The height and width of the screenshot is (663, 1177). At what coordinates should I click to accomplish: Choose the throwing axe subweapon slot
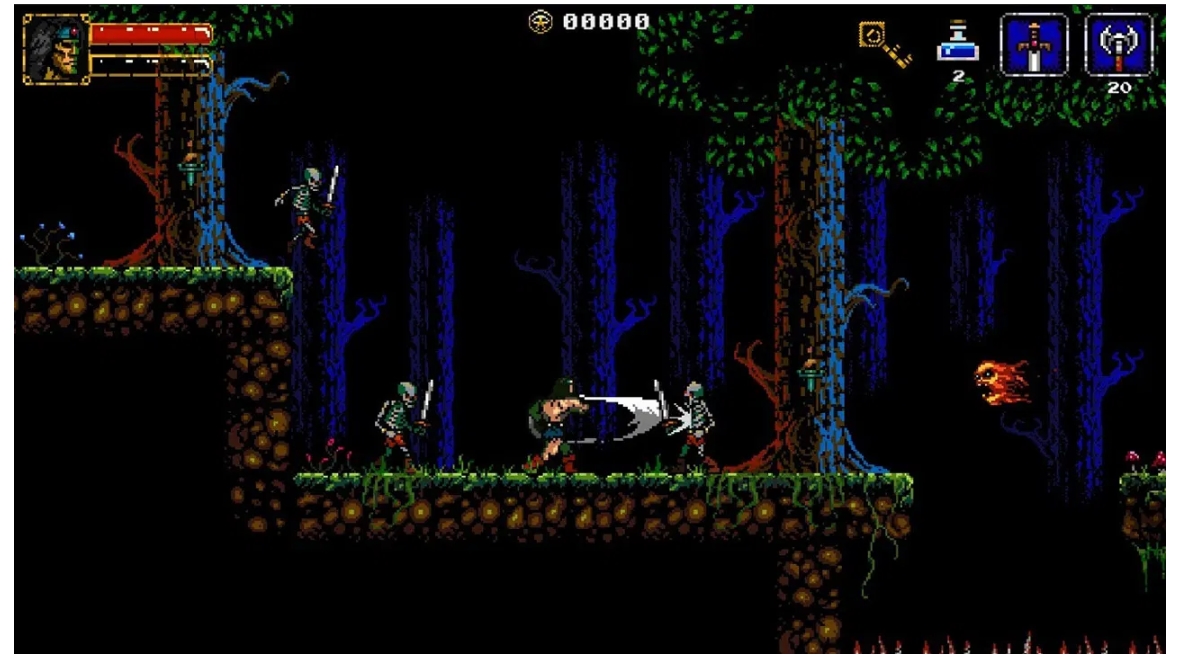tap(1119, 46)
